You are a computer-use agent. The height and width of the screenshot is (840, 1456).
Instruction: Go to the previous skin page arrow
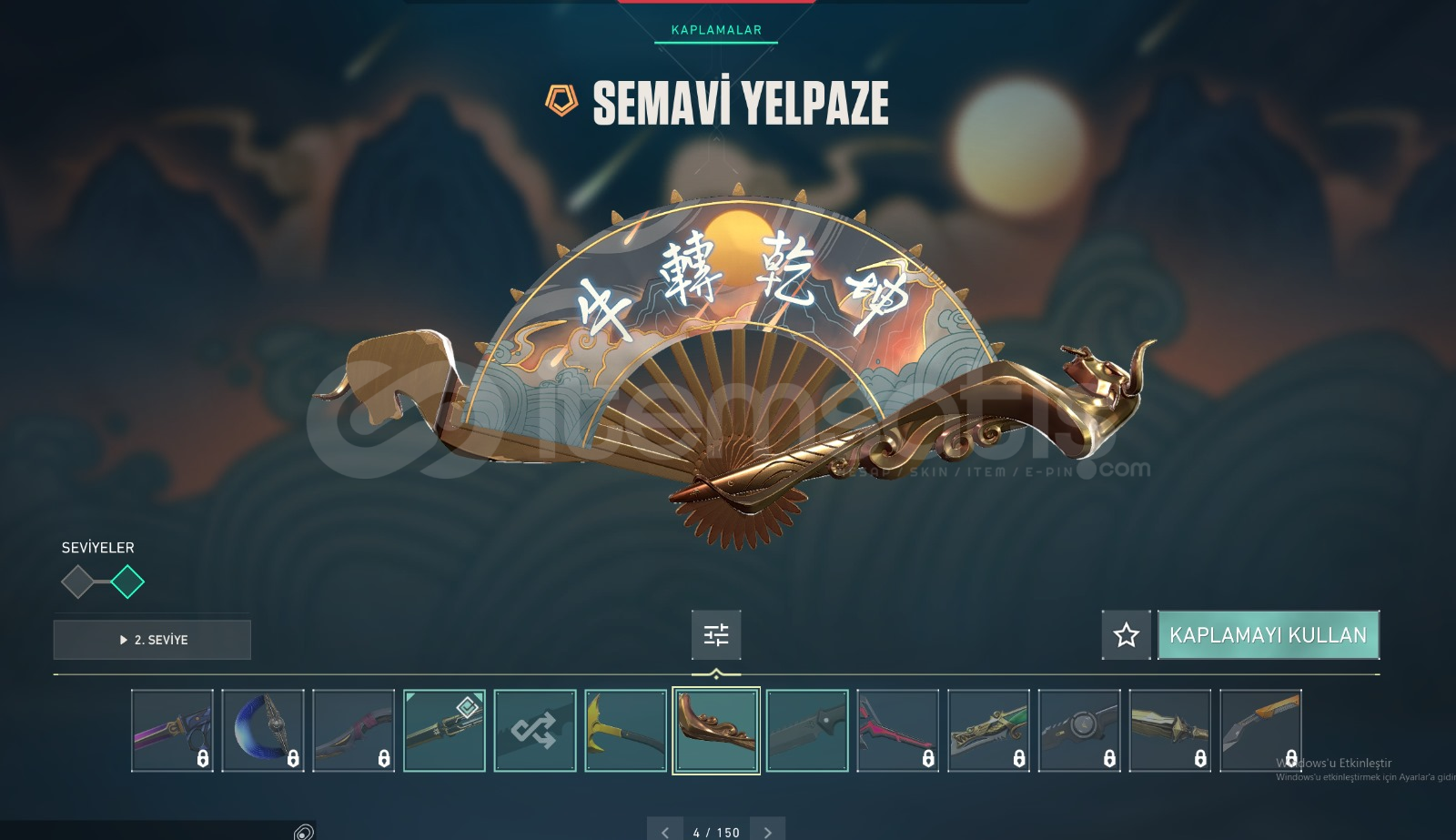[x=665, y=832]
